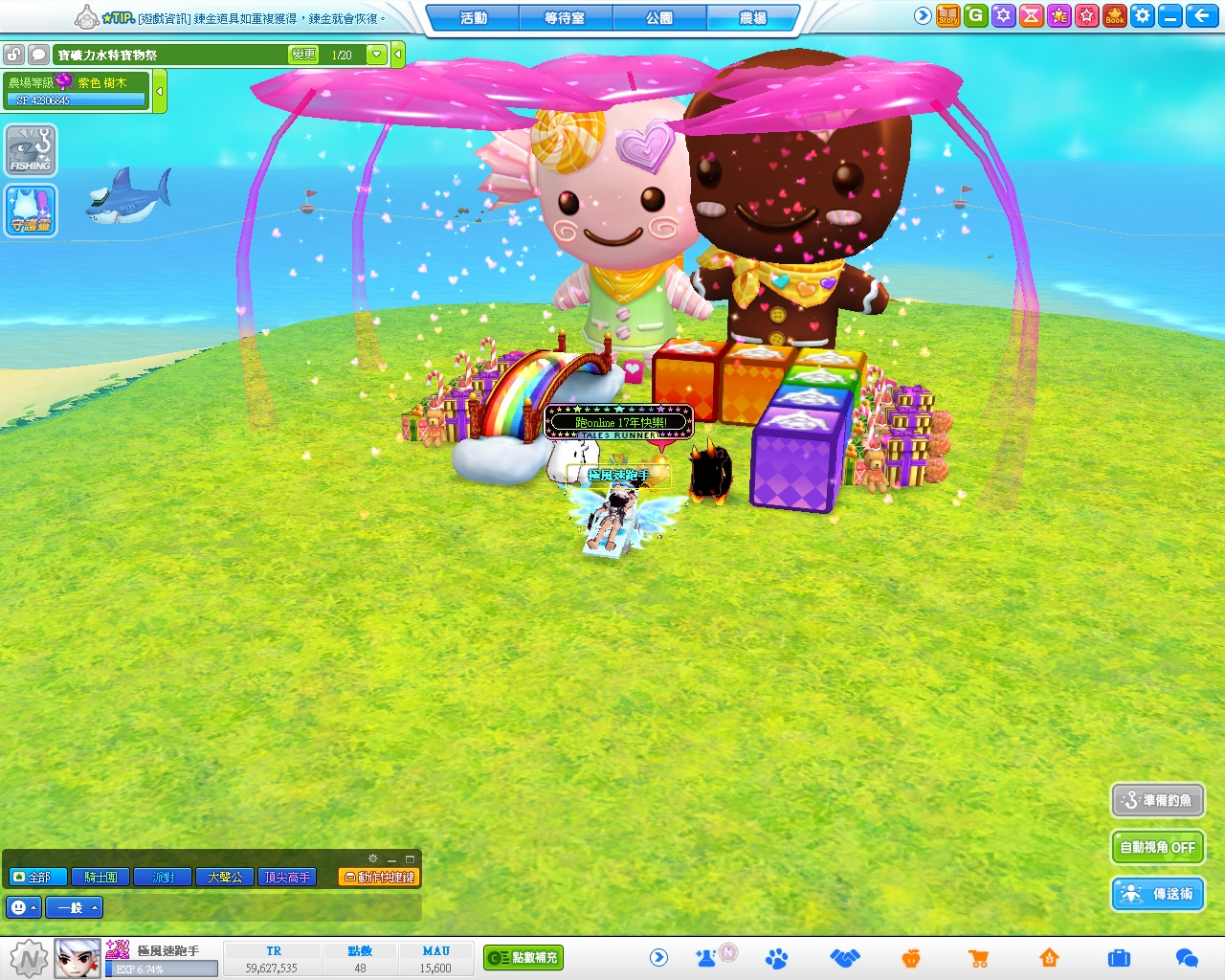Click the FISHING shark icon
The image size is (1225, 980).
(x=31, y=151)
